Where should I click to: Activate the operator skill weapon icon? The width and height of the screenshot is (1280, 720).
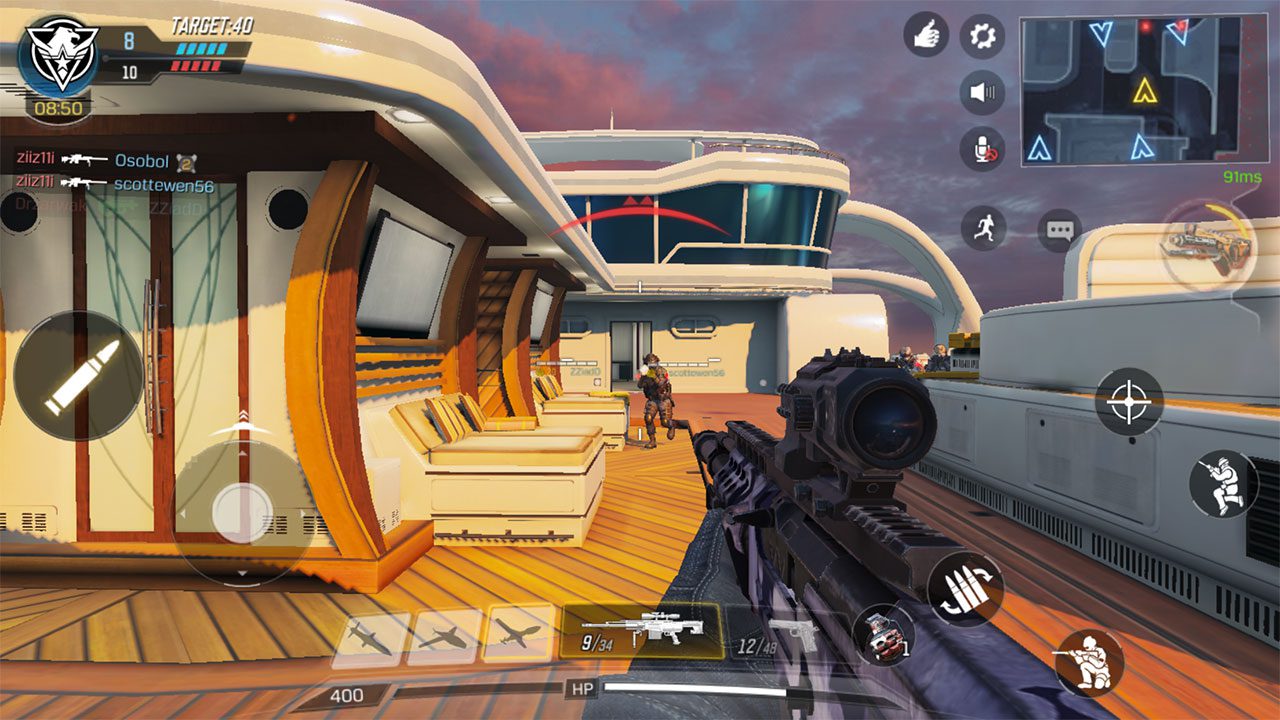pyautogui.click(x=1208, y=244)
